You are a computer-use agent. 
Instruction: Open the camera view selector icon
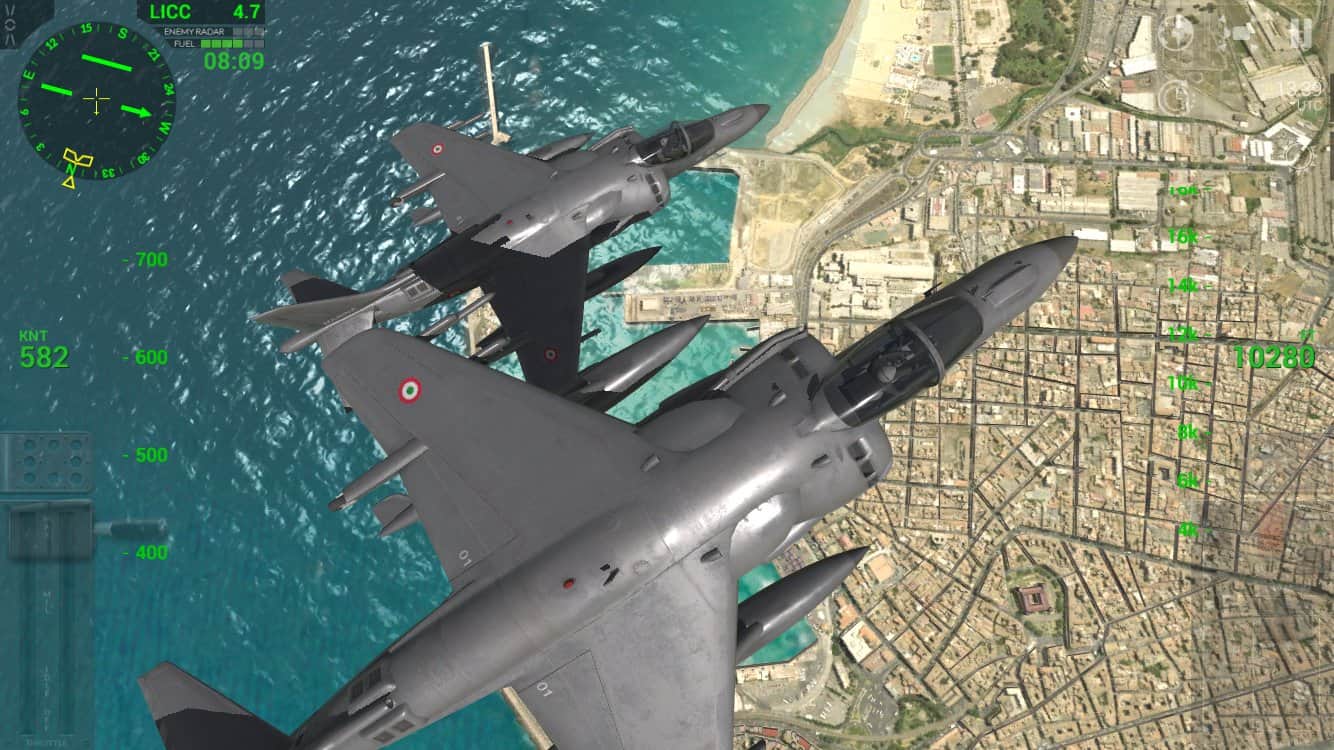click(1176, 30)
